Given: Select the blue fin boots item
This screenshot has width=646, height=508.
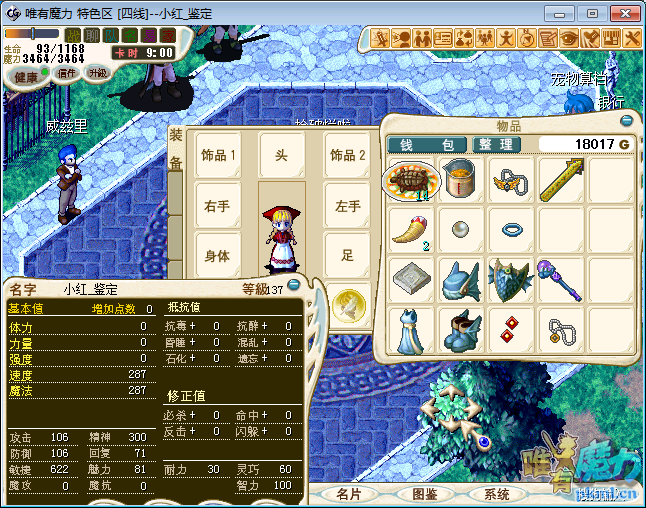Looking at the screenshot, I should (x=461, y=329).
